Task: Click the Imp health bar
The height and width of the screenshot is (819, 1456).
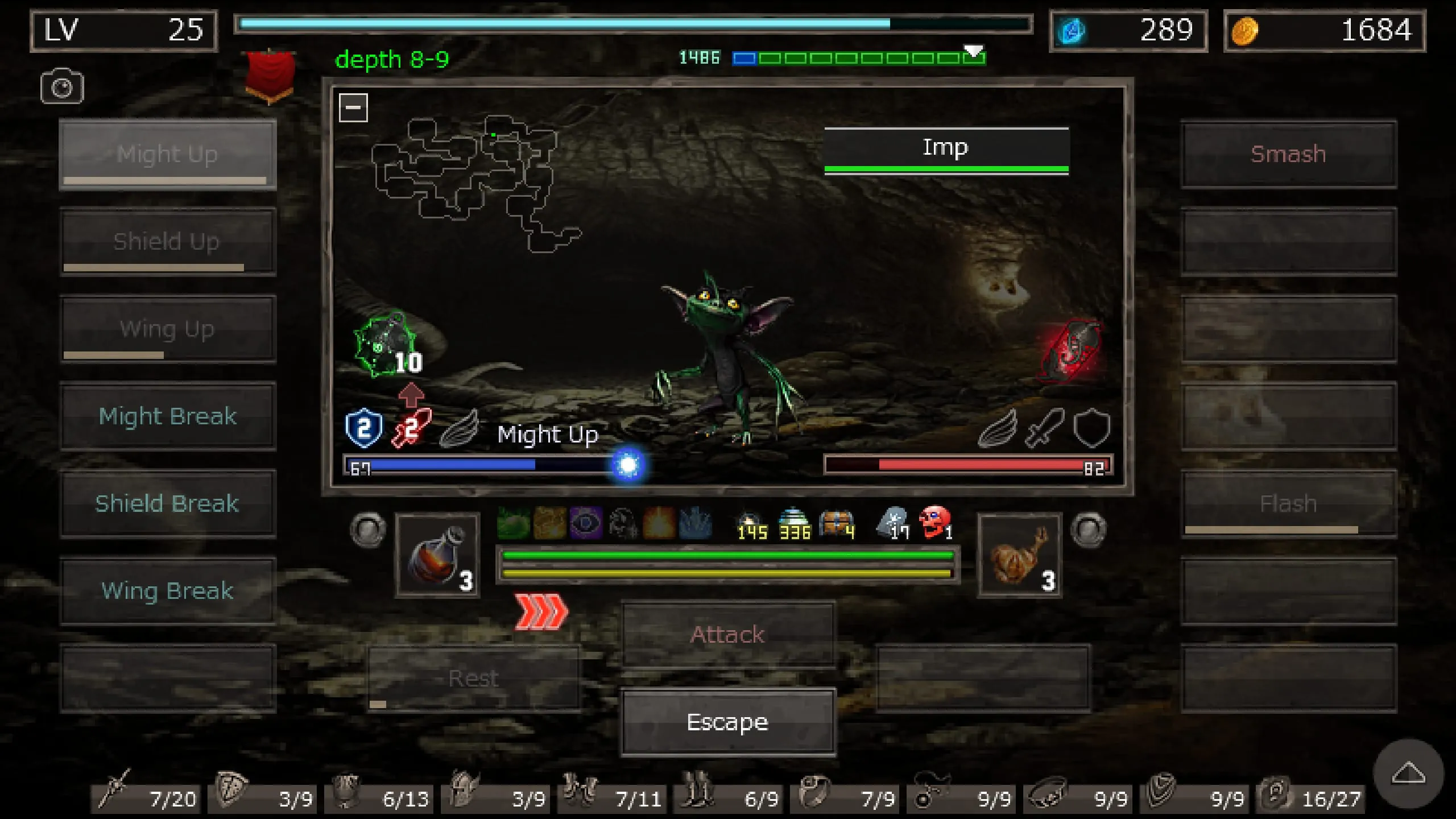Action: tap(946, 169)
